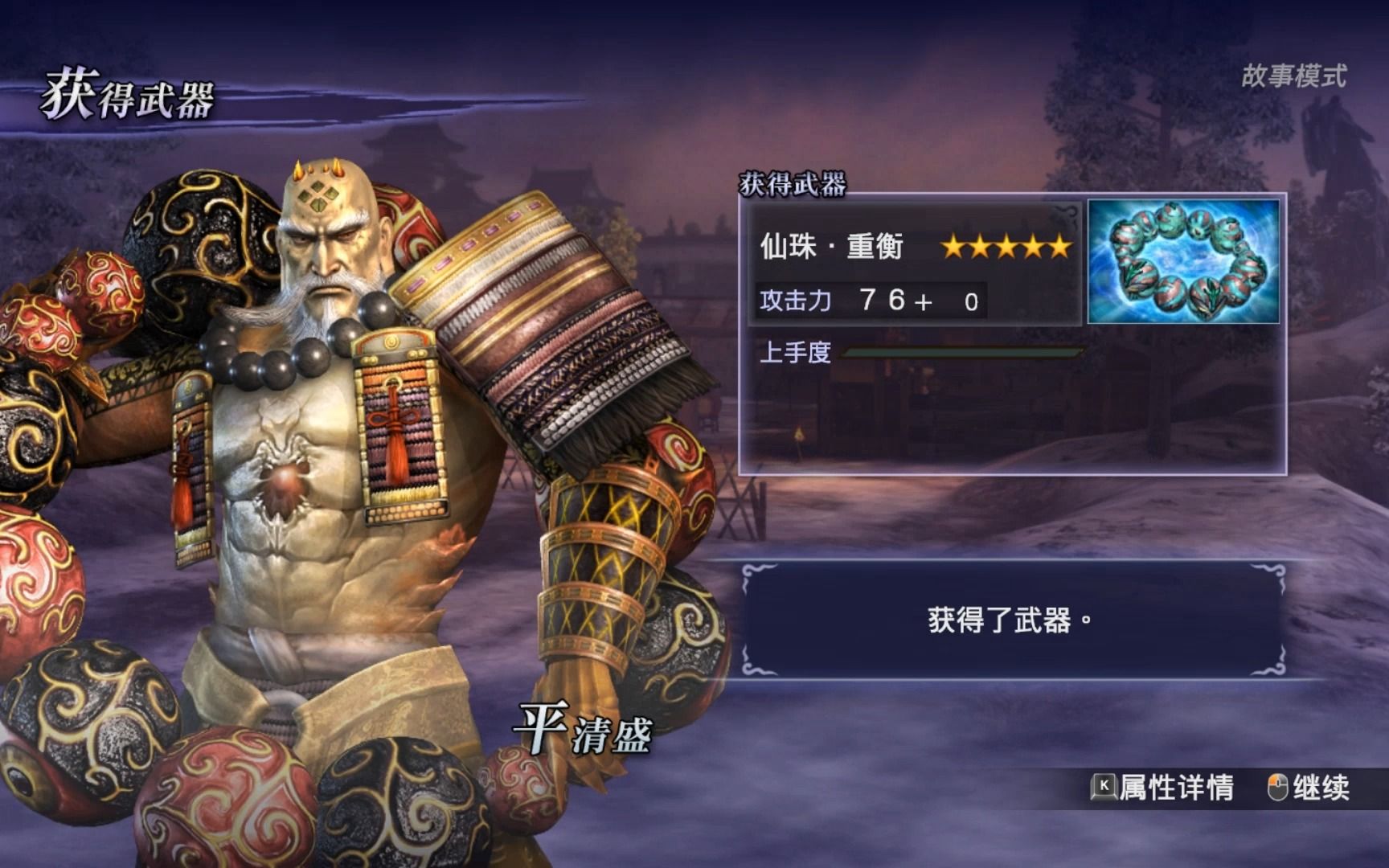Open the attribute details (属性详情)

(1163, 788)
